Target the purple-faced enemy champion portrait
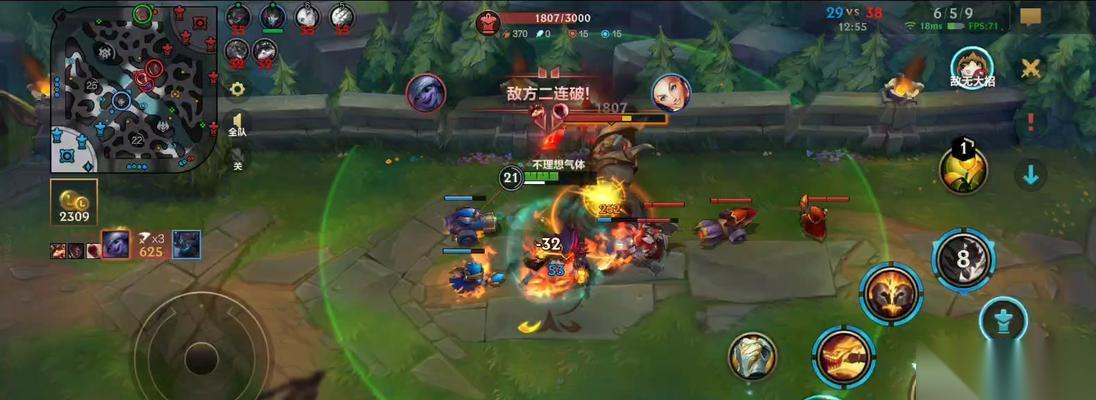 425,93
